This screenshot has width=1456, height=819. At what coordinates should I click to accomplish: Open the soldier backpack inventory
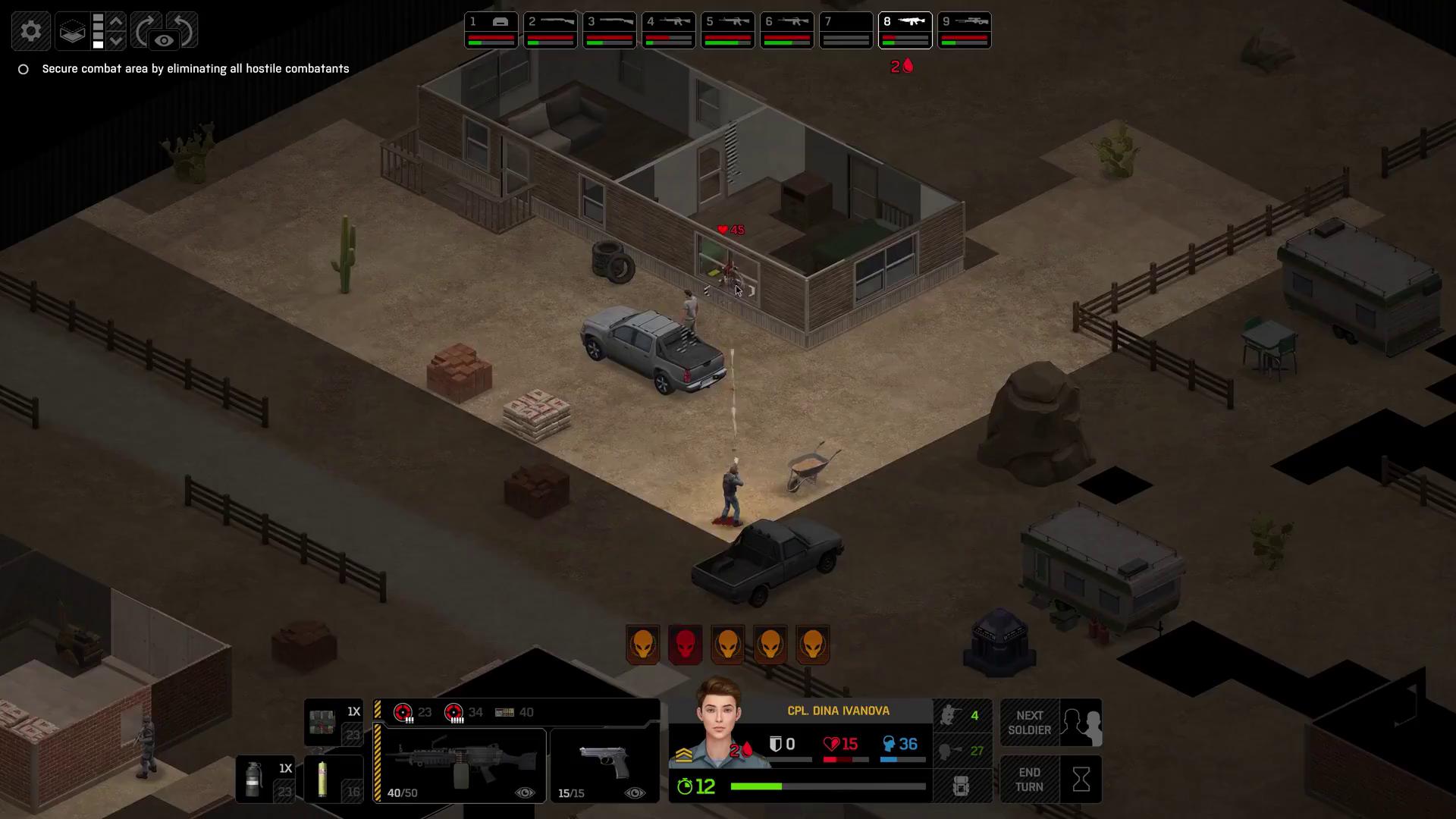[x=961, y=786]
